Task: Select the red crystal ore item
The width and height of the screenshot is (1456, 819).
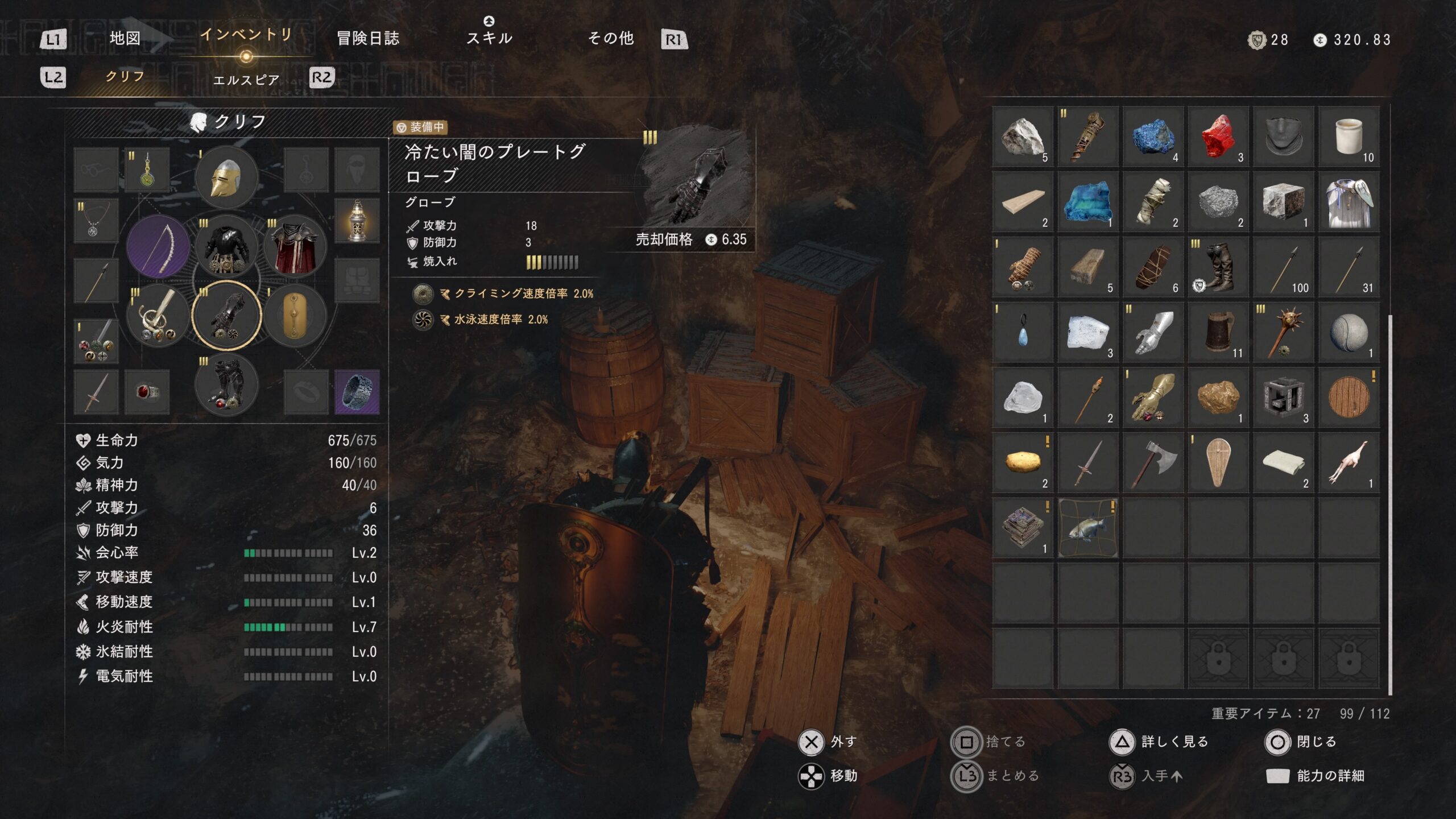Action: click(1218, 136)
